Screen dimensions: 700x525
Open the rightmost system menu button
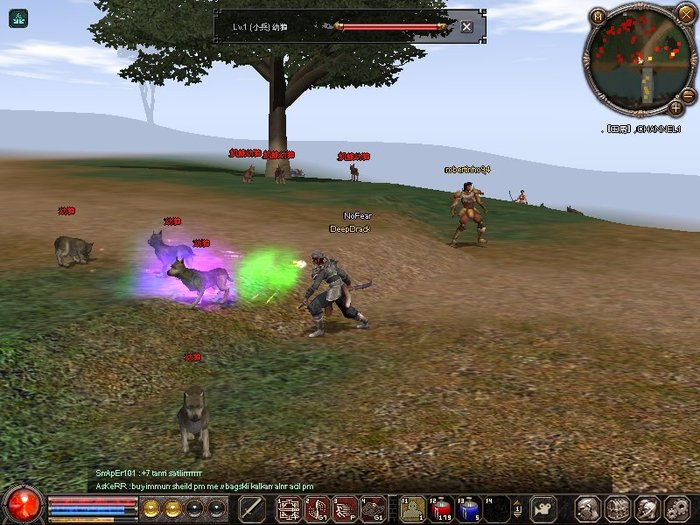tap(677, 508)
